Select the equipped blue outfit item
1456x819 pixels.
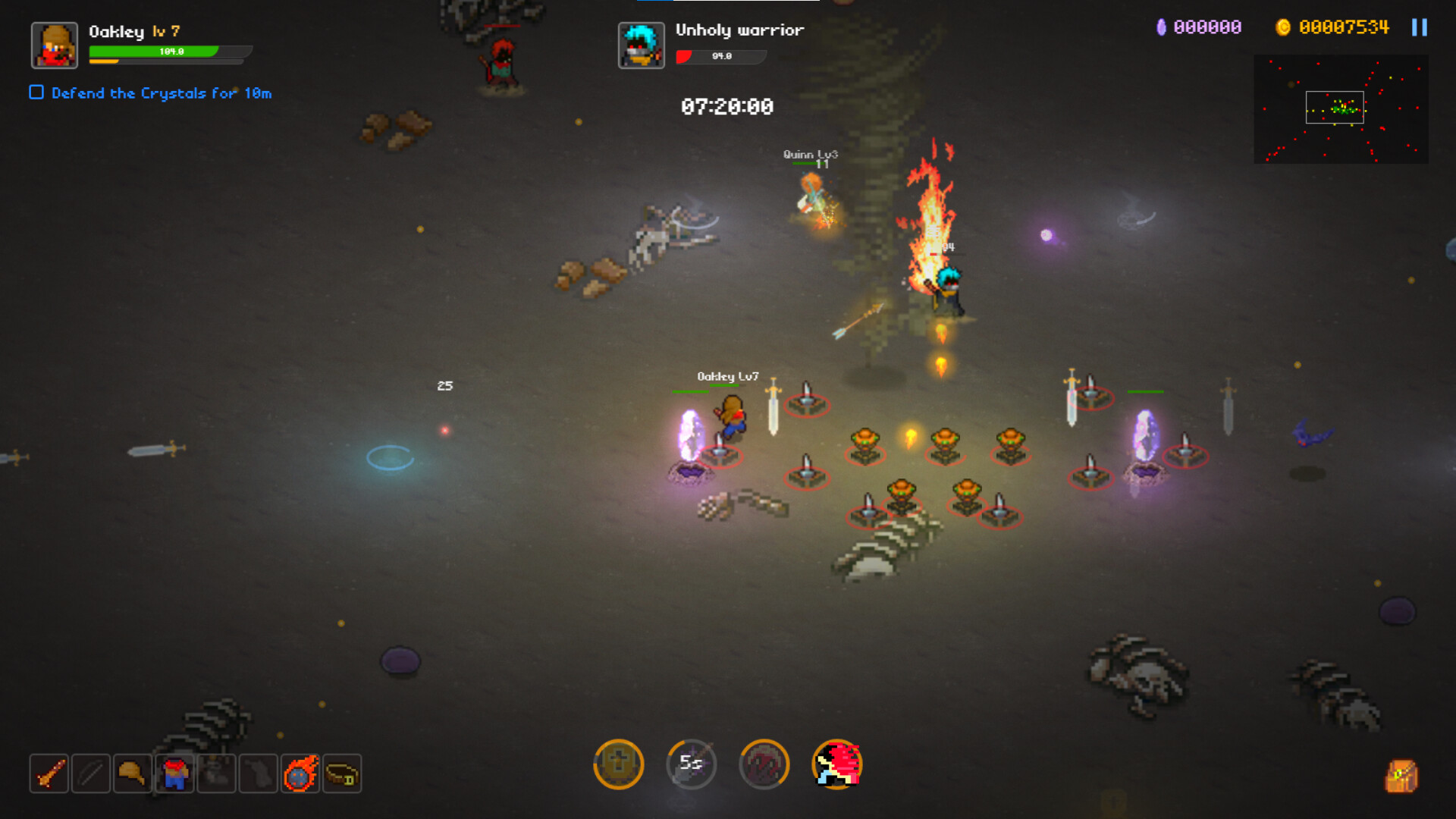click(x=174, y=773)
